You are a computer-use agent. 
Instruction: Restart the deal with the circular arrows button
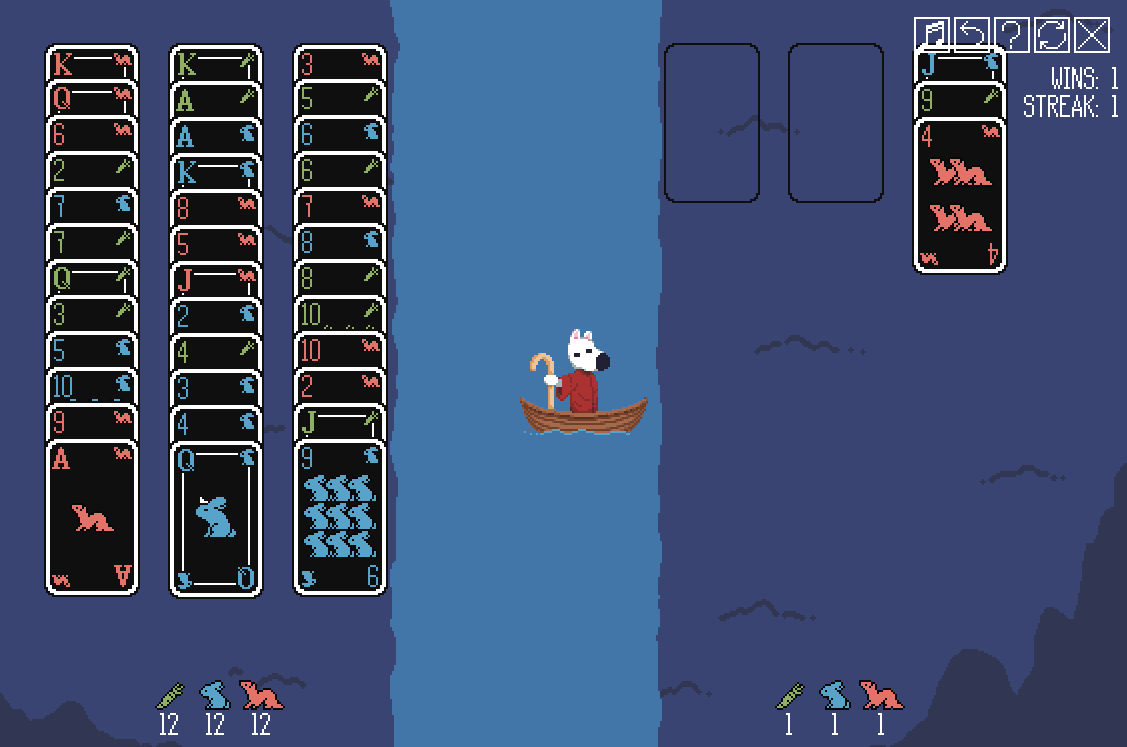(x=1052, y=35)
